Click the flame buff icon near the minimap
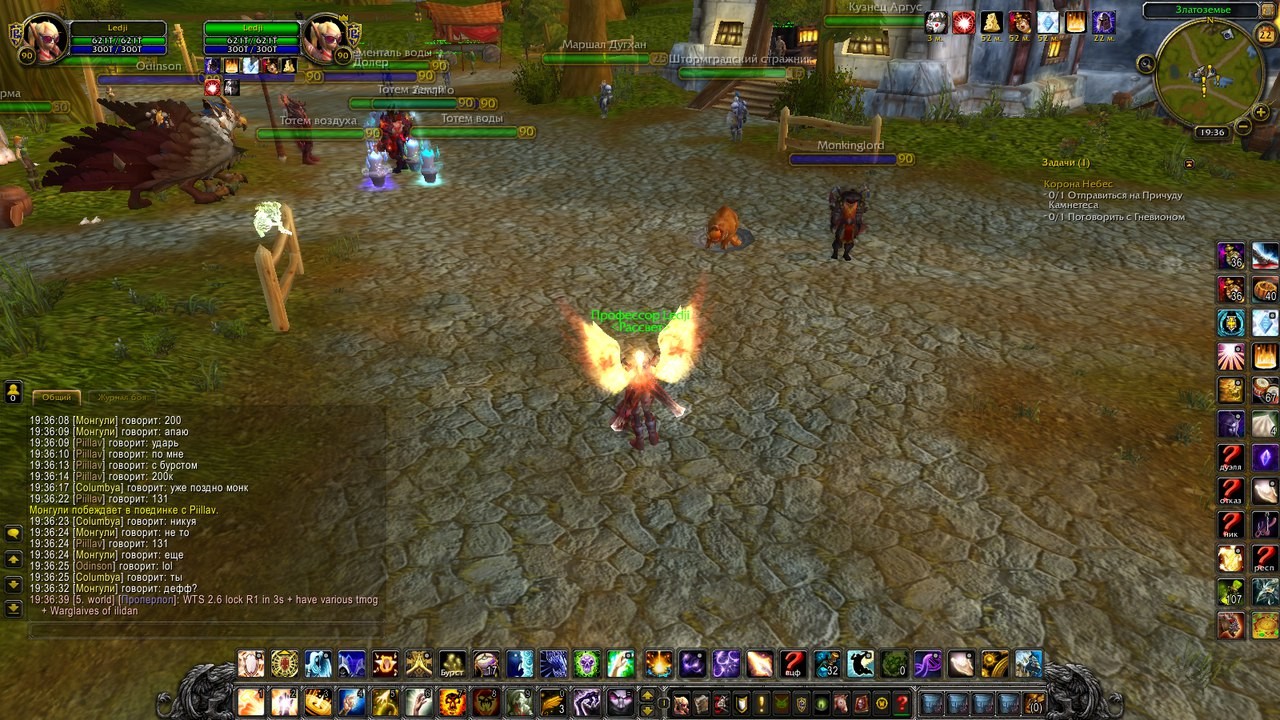Screen dimensions: 1280x720 (x=1076, y=22)
